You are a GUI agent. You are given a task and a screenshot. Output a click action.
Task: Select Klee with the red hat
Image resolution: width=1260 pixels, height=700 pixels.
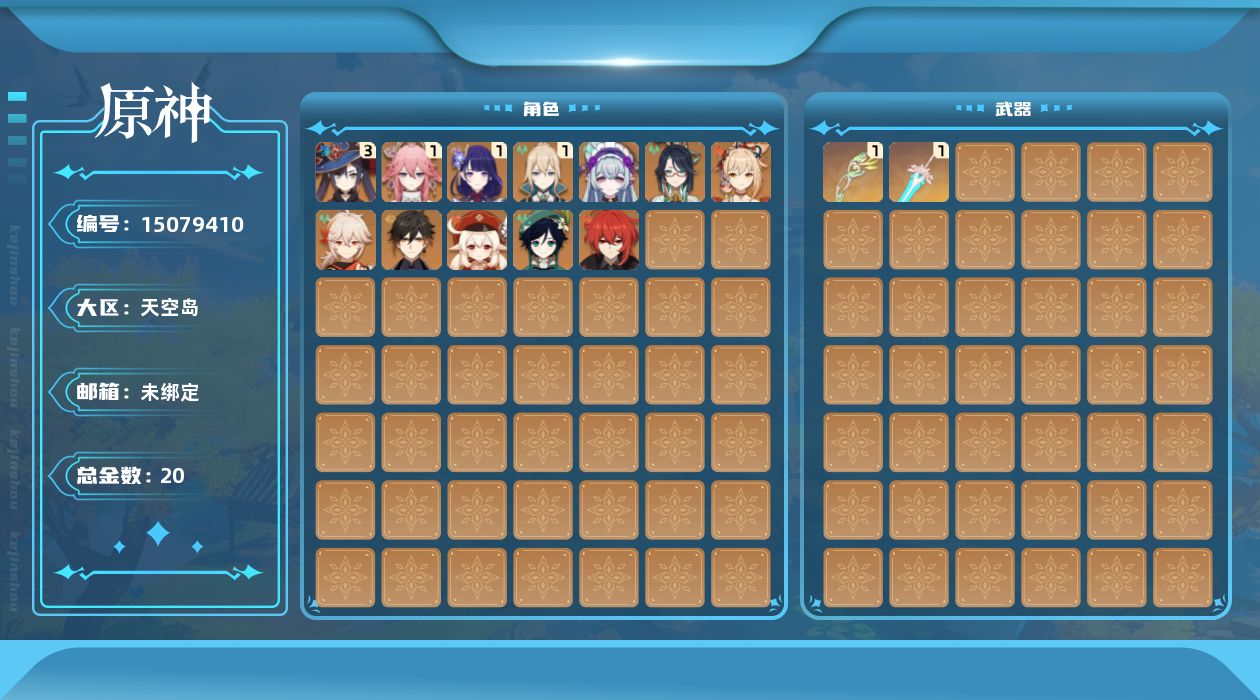478,240
